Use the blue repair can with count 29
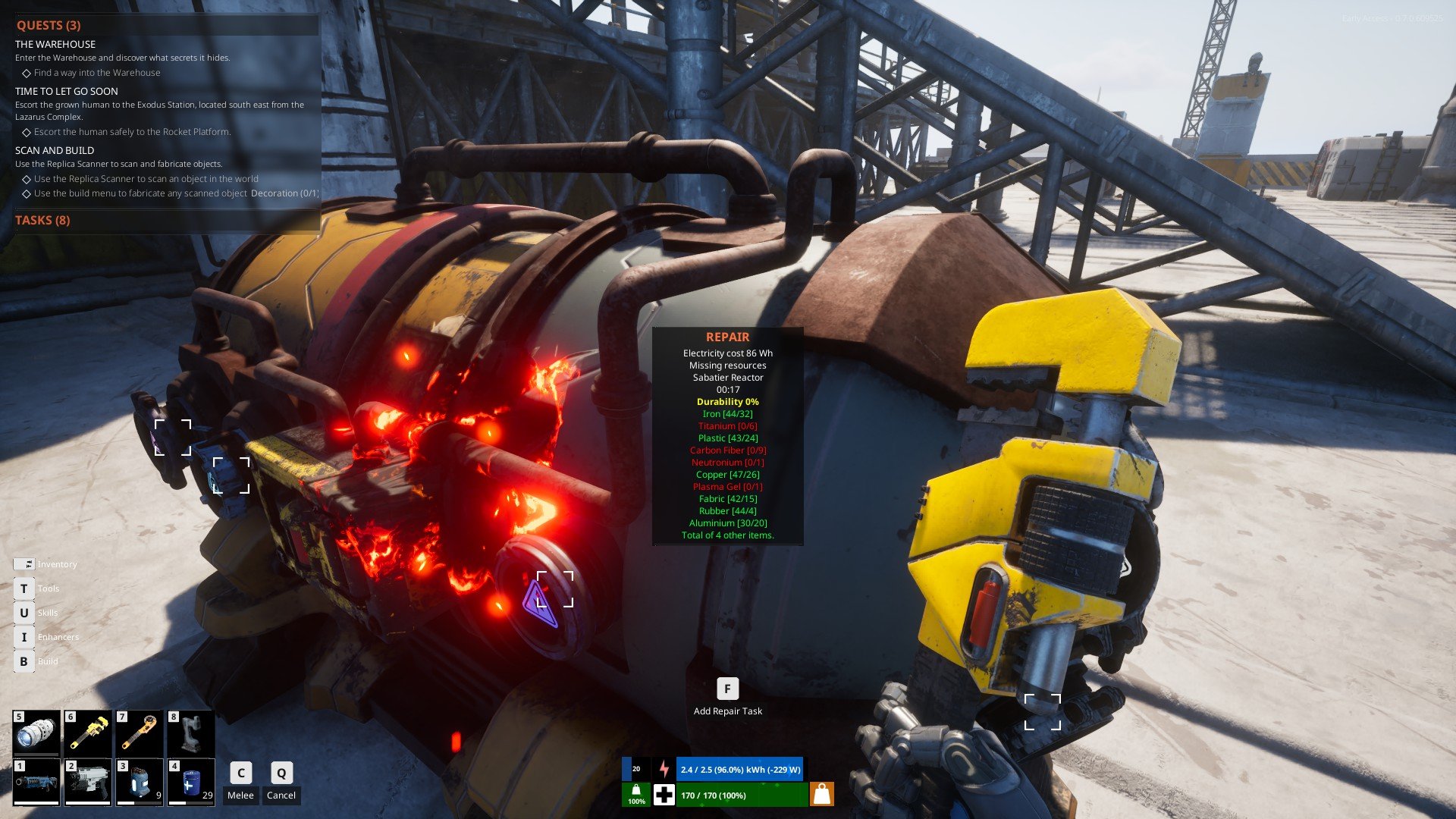 point(191,782)
